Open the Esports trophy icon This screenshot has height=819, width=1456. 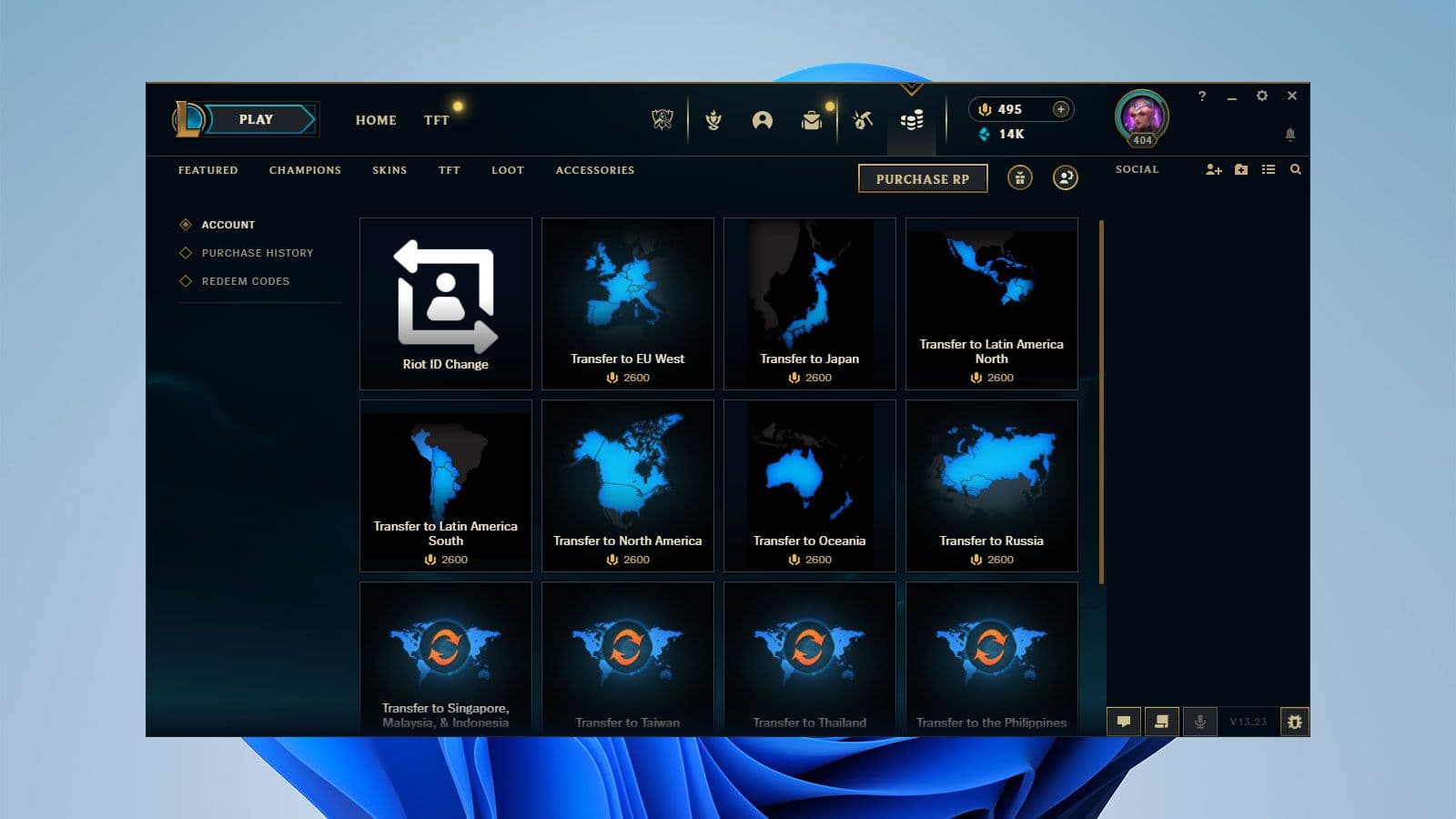(663, 119)
